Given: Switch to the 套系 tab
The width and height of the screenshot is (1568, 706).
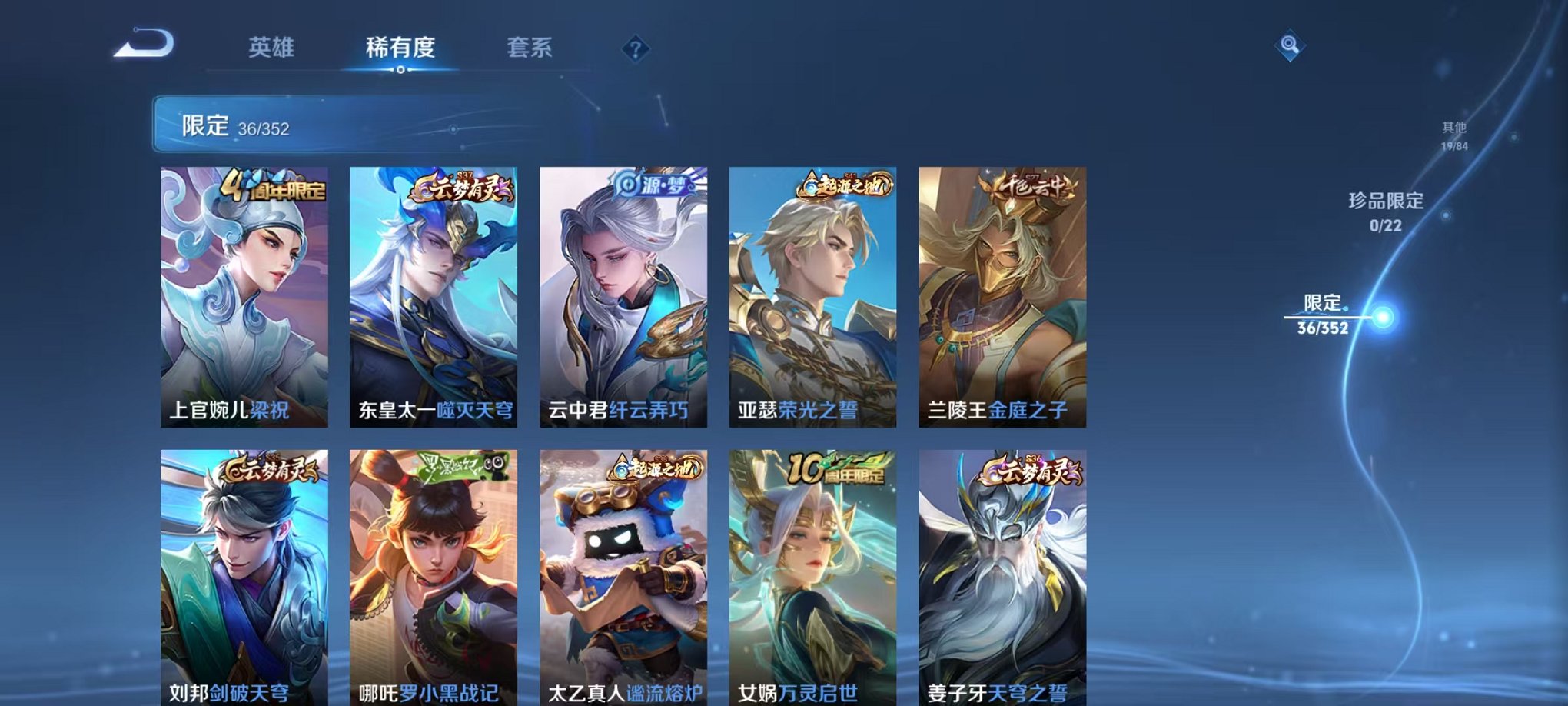Looking at the screenshot, I should 530,46.
